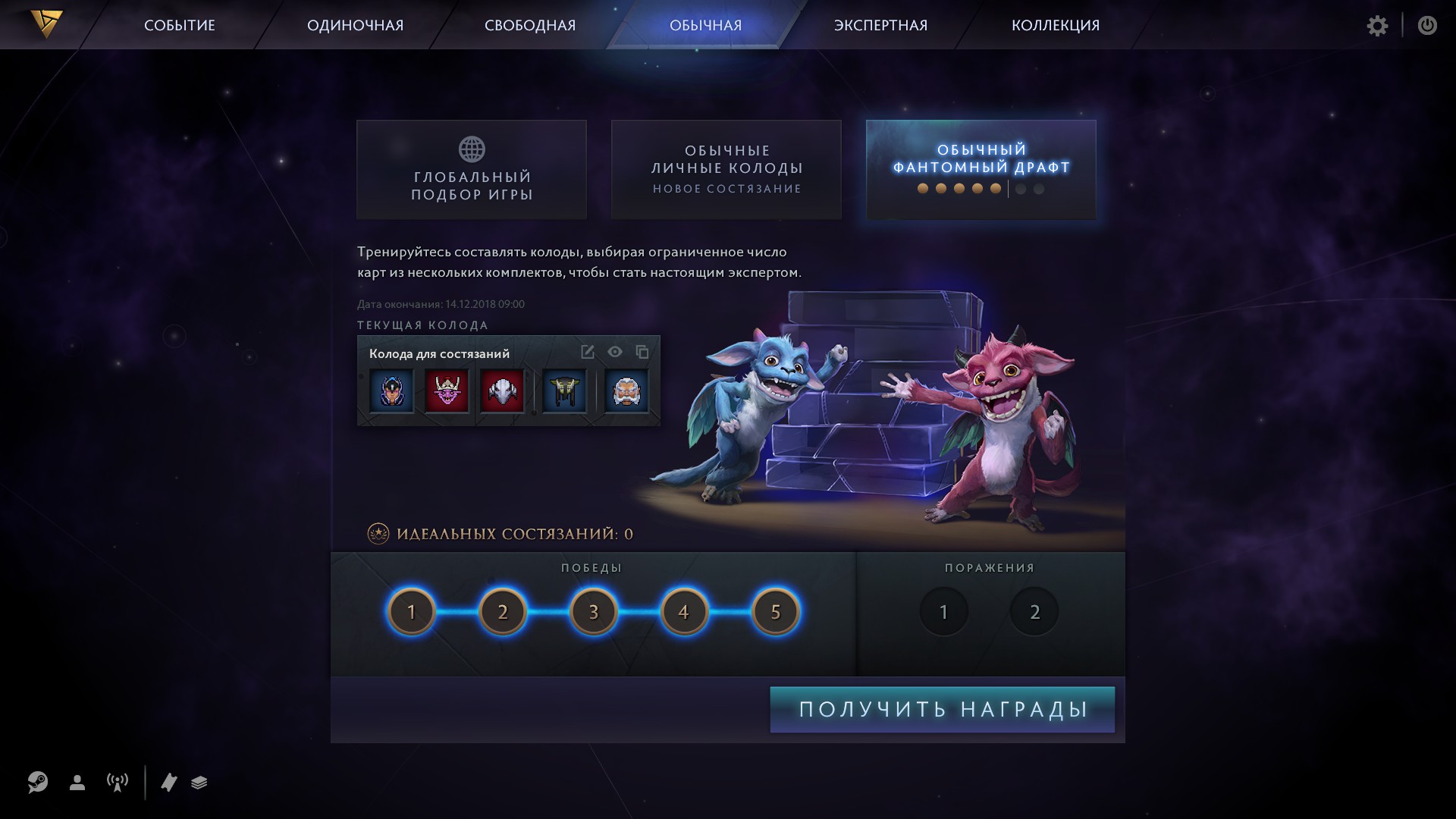
Task: Click the power quit icon
Action: [x=1427, y=26]
